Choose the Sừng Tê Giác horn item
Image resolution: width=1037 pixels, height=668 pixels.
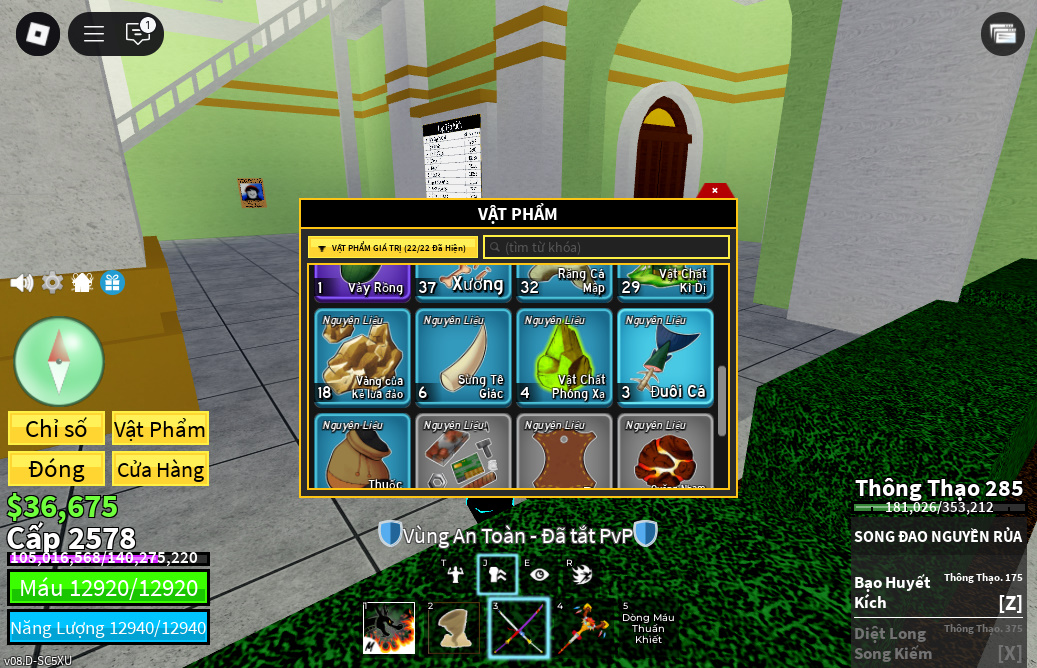464,356
